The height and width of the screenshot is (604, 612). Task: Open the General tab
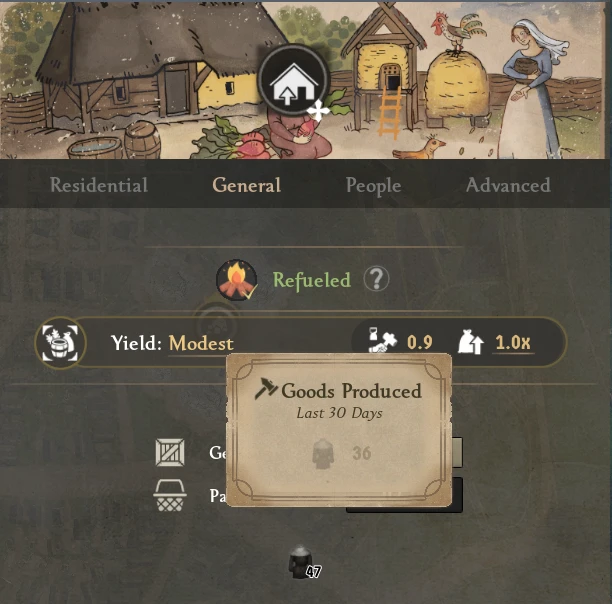click(246, 185)
